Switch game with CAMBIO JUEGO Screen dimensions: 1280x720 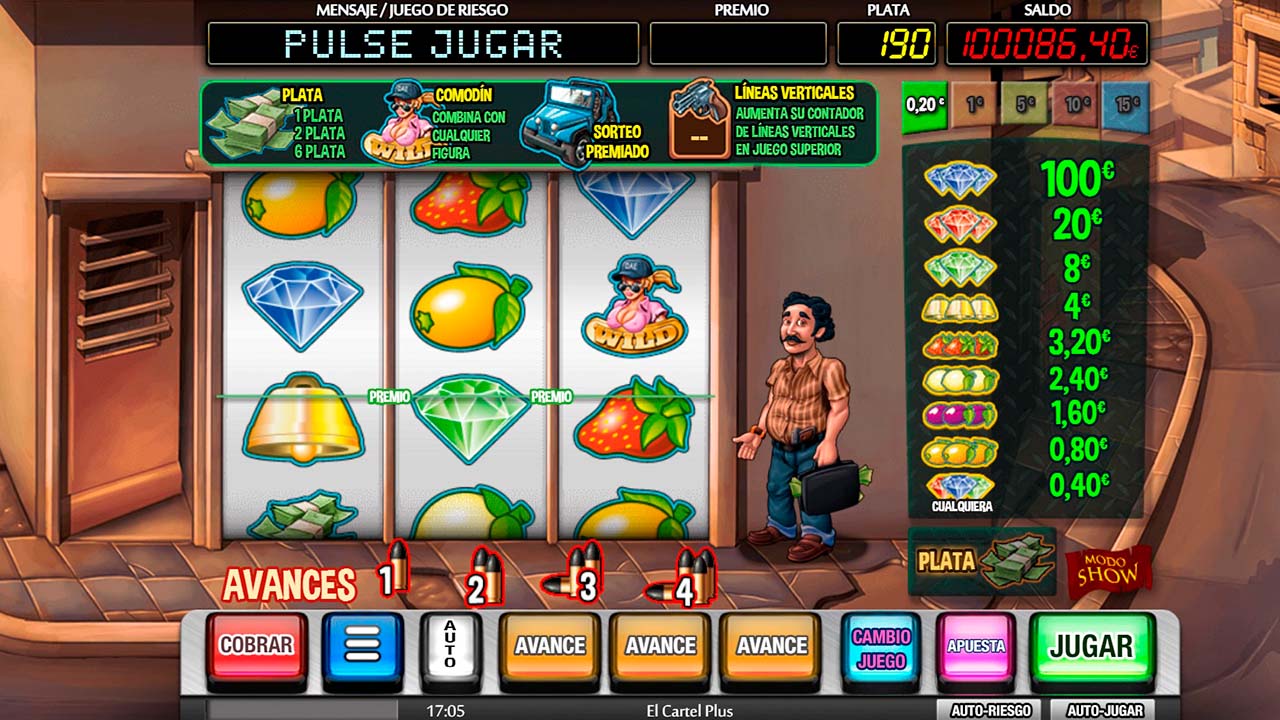click(881, 648)
